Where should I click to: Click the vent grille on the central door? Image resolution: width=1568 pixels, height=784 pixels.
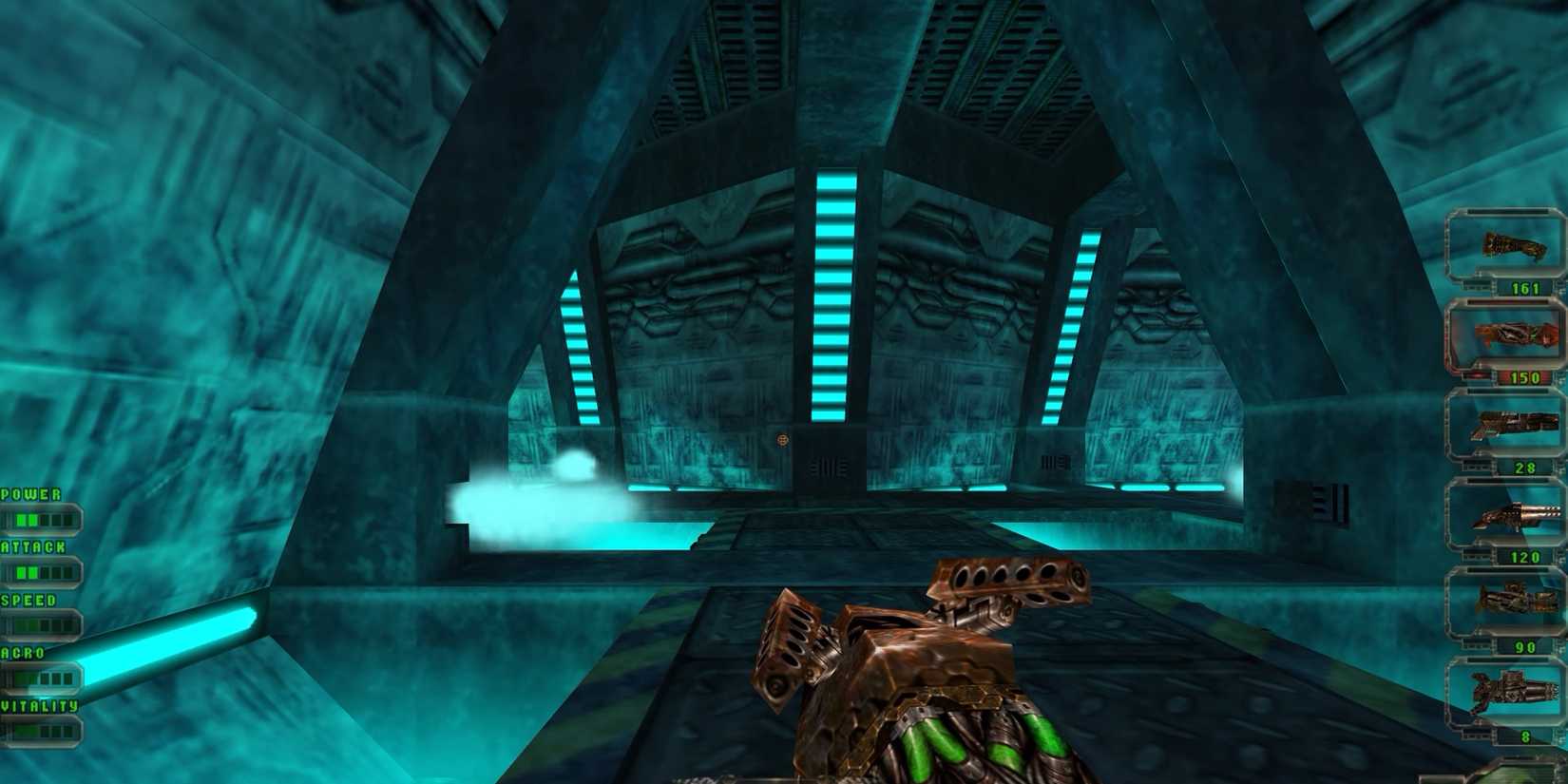pos(830,467)
